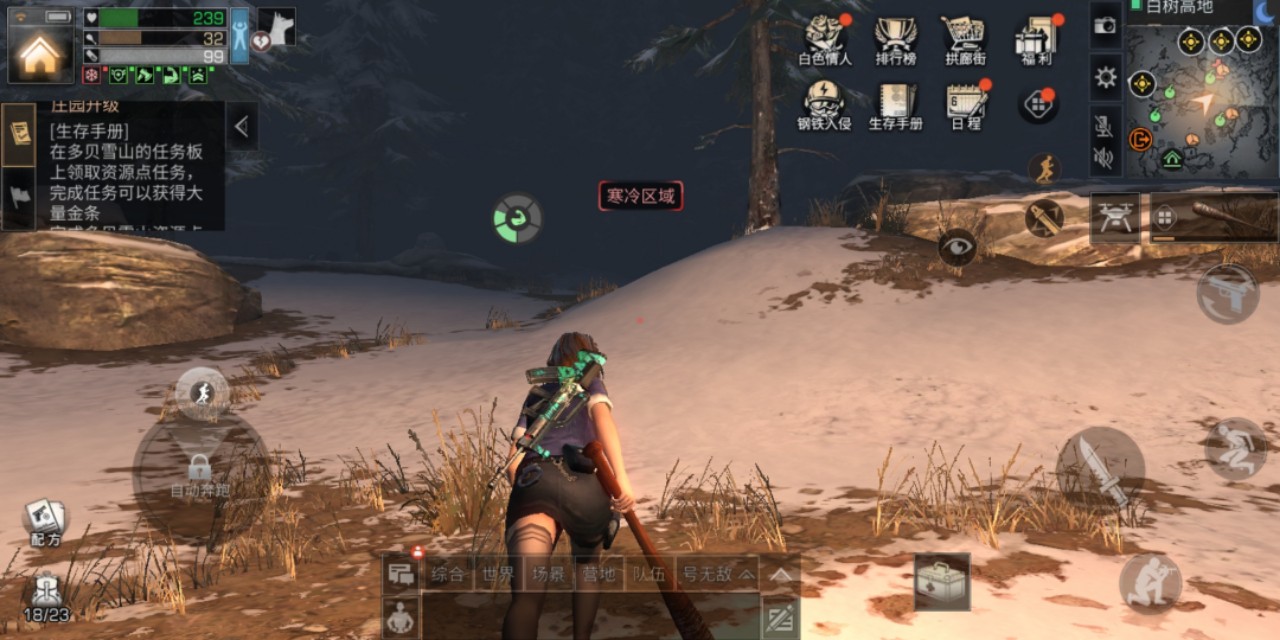Toggle the 自动奔跑 auto-run lock

(199, 467)
